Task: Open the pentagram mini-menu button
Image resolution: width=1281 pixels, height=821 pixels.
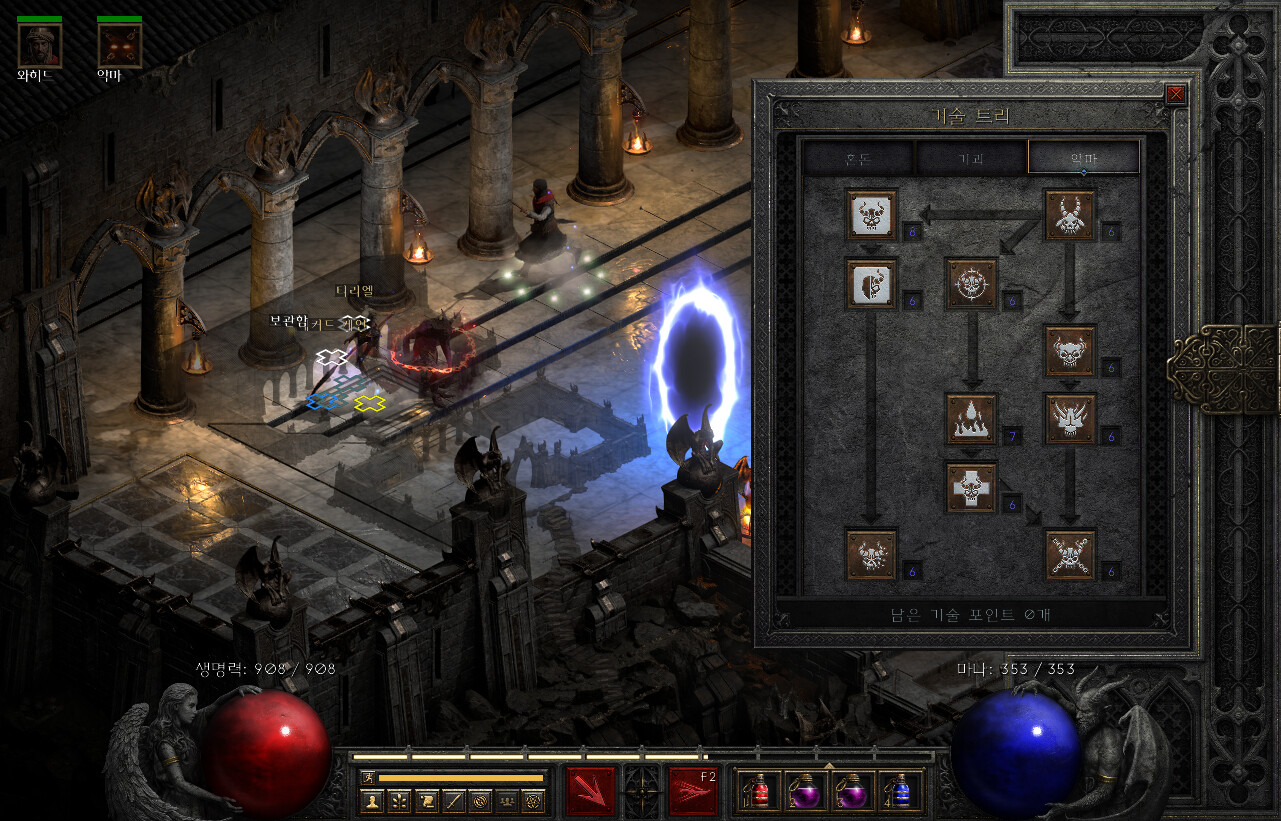Action: (x=534, y=800)
